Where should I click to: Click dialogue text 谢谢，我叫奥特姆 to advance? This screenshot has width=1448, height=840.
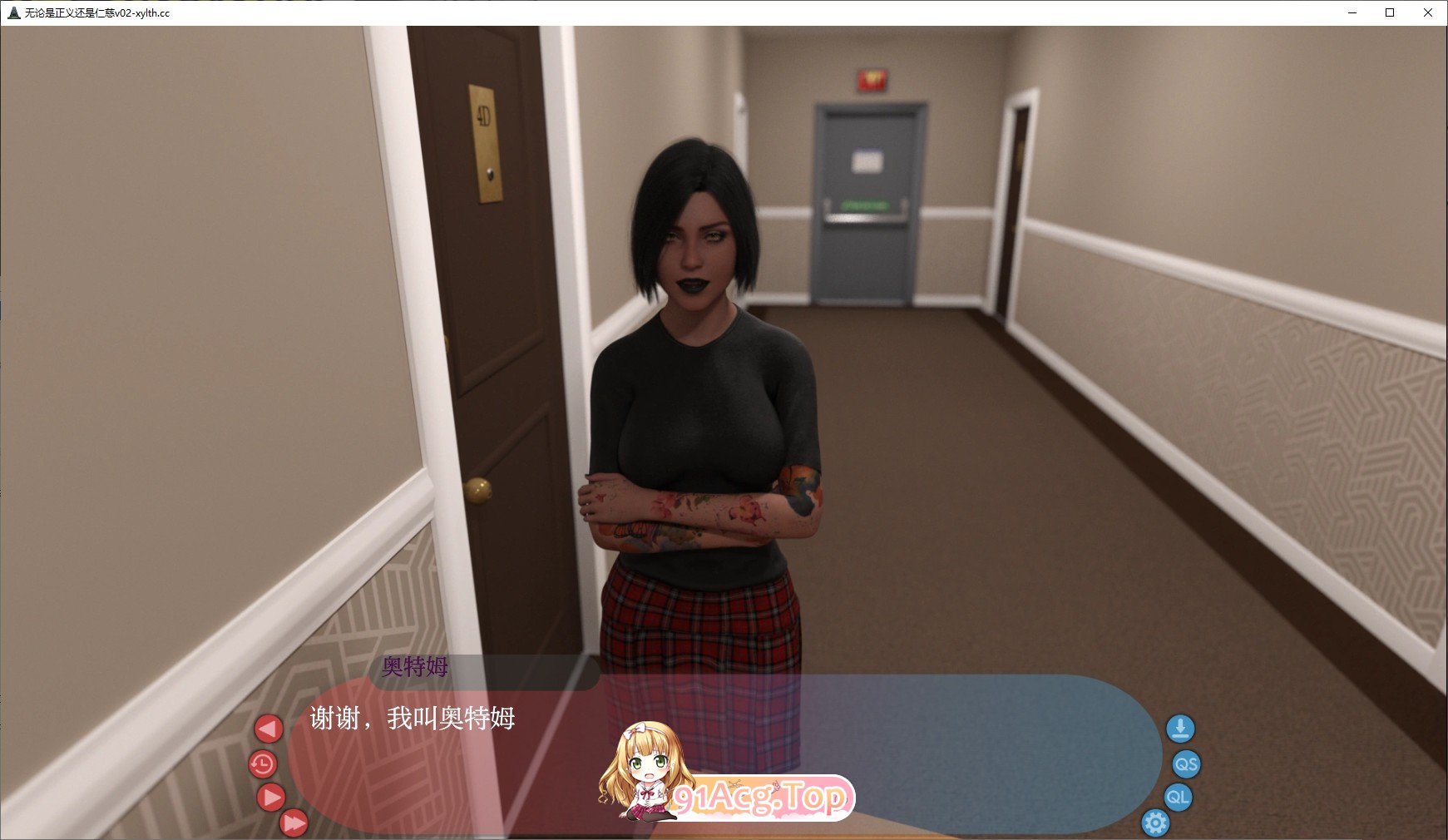click(x=414, y=718)
